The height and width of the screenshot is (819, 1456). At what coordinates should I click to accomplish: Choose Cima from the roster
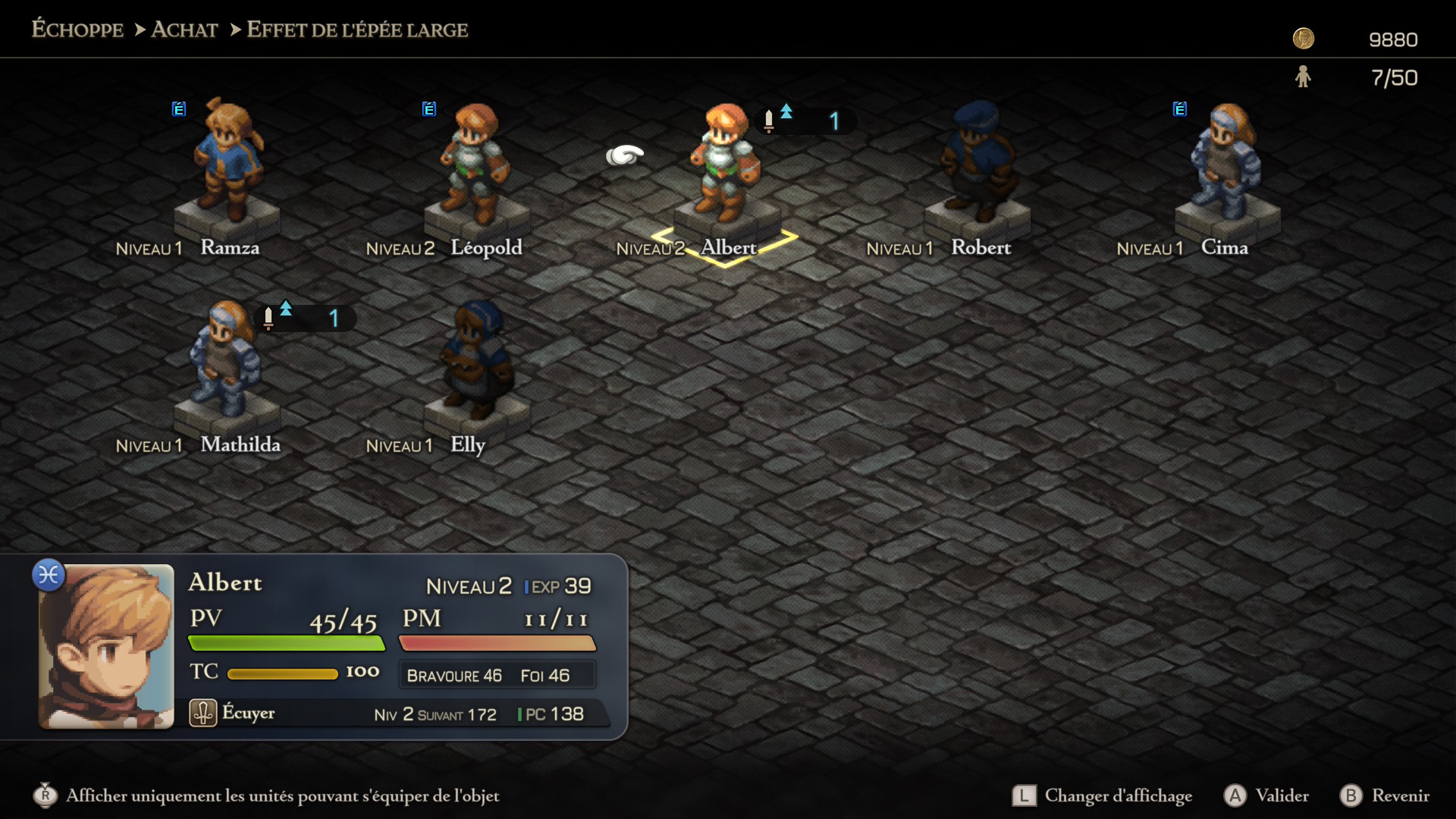[x=1225, y=163]
